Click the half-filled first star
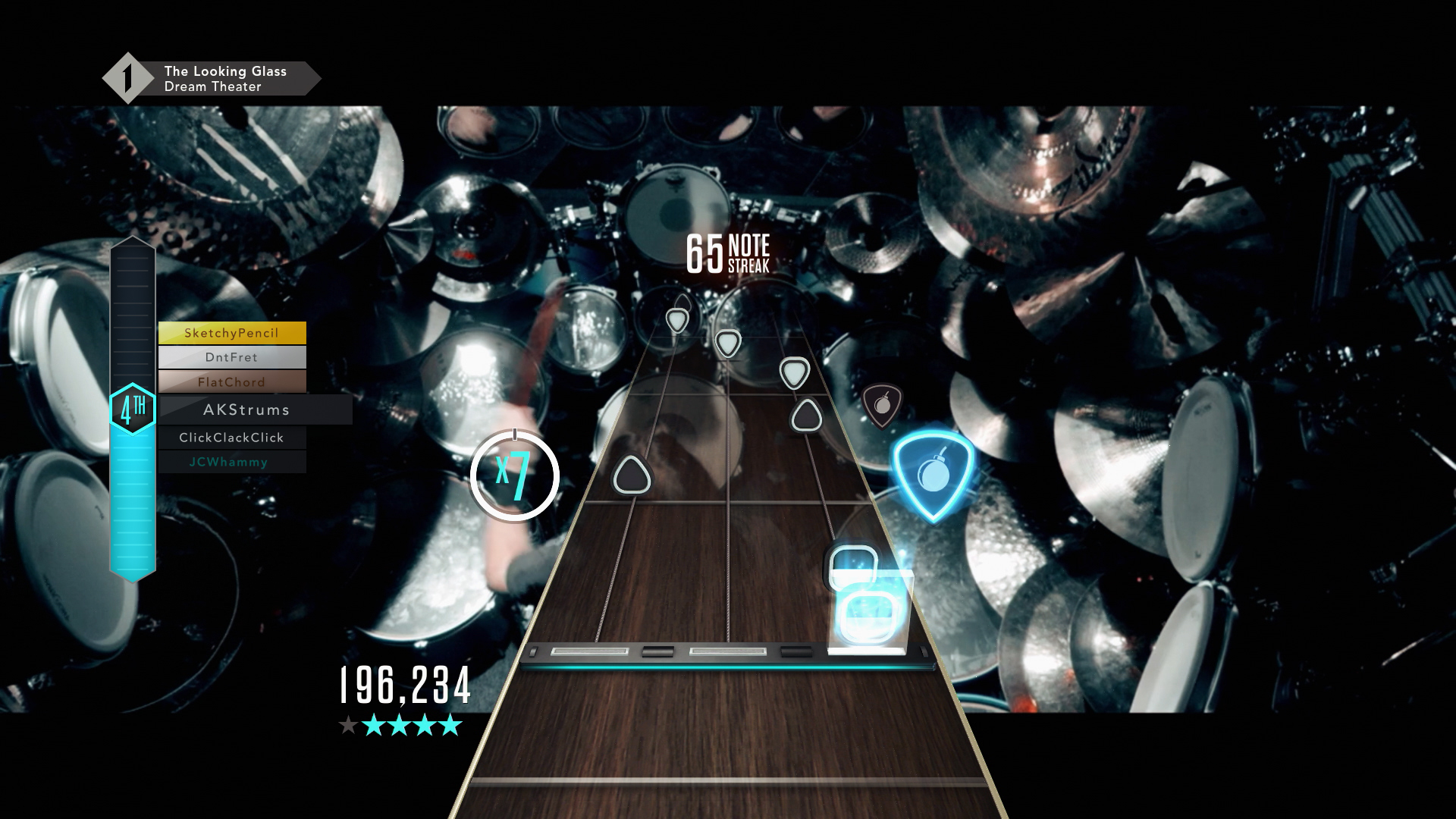The width and height of the screenshot is (1456, 819). 350,726
